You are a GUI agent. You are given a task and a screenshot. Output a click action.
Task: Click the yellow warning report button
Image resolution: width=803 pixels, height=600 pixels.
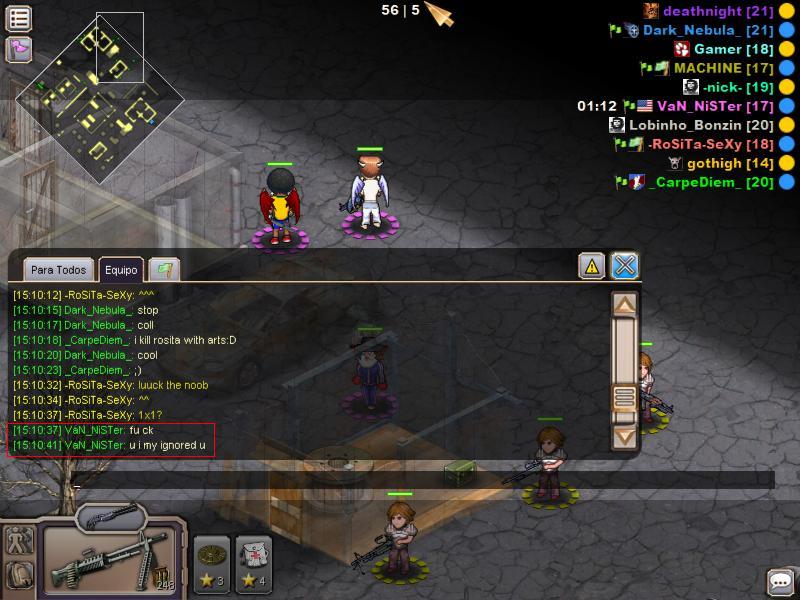tap(591, 265)
